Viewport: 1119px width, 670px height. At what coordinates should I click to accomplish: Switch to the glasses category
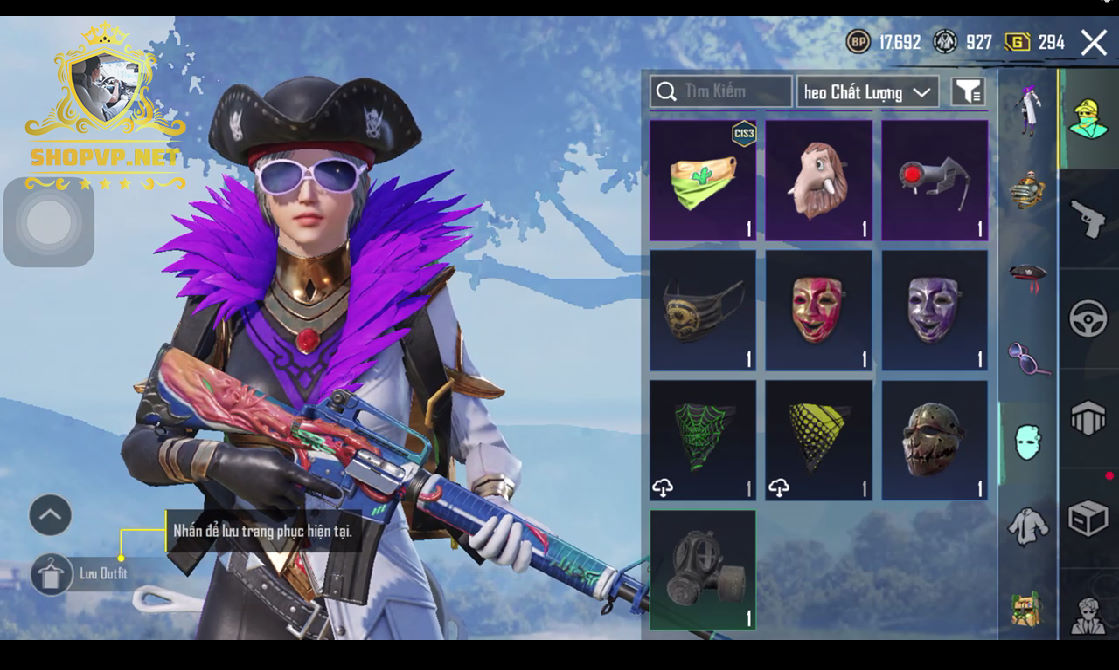coord(1027,358)
